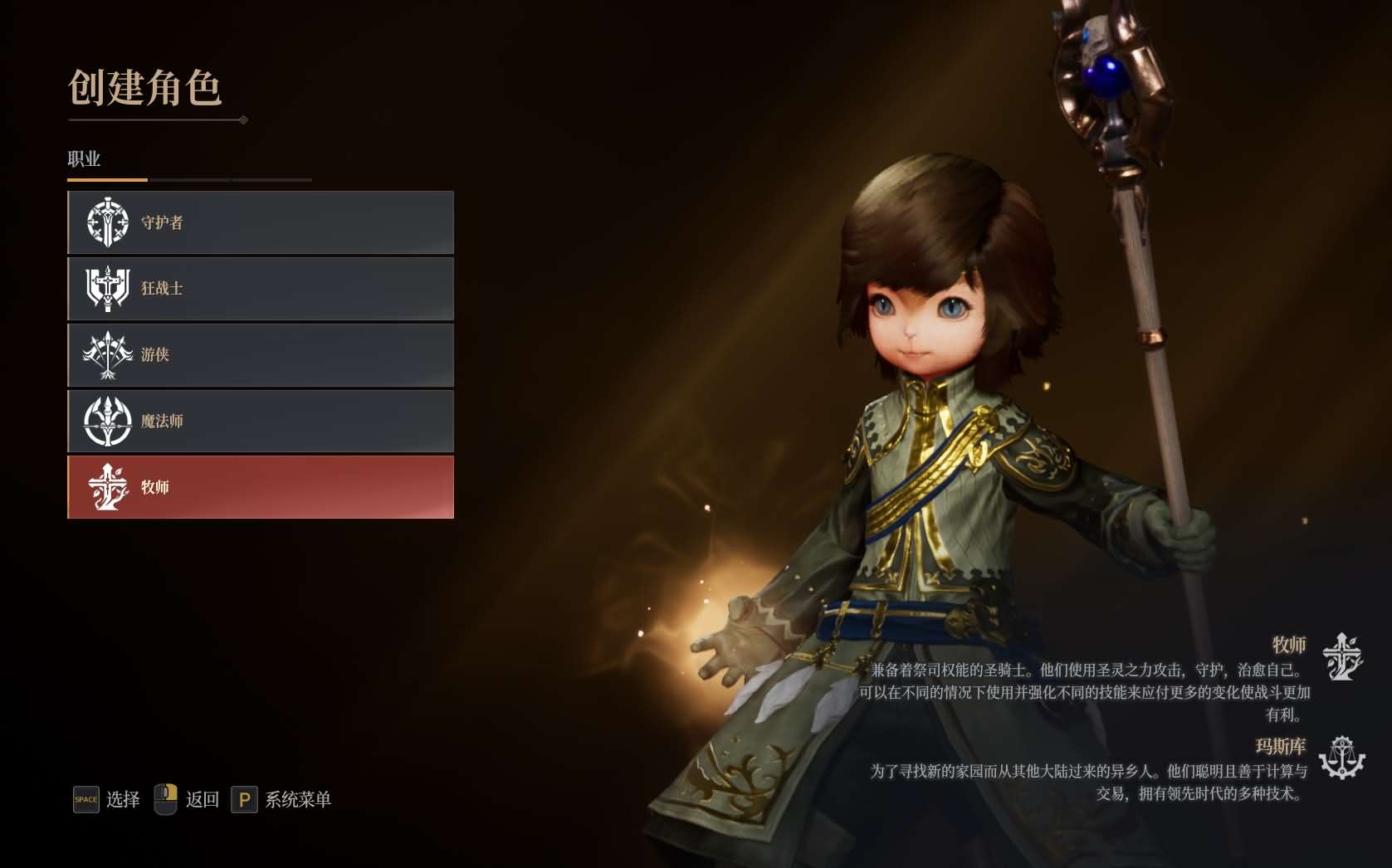Click the P key icon near 系统菜单
Image resolution: width=1392 pixels, height=868 pixels.
[243, 800]
